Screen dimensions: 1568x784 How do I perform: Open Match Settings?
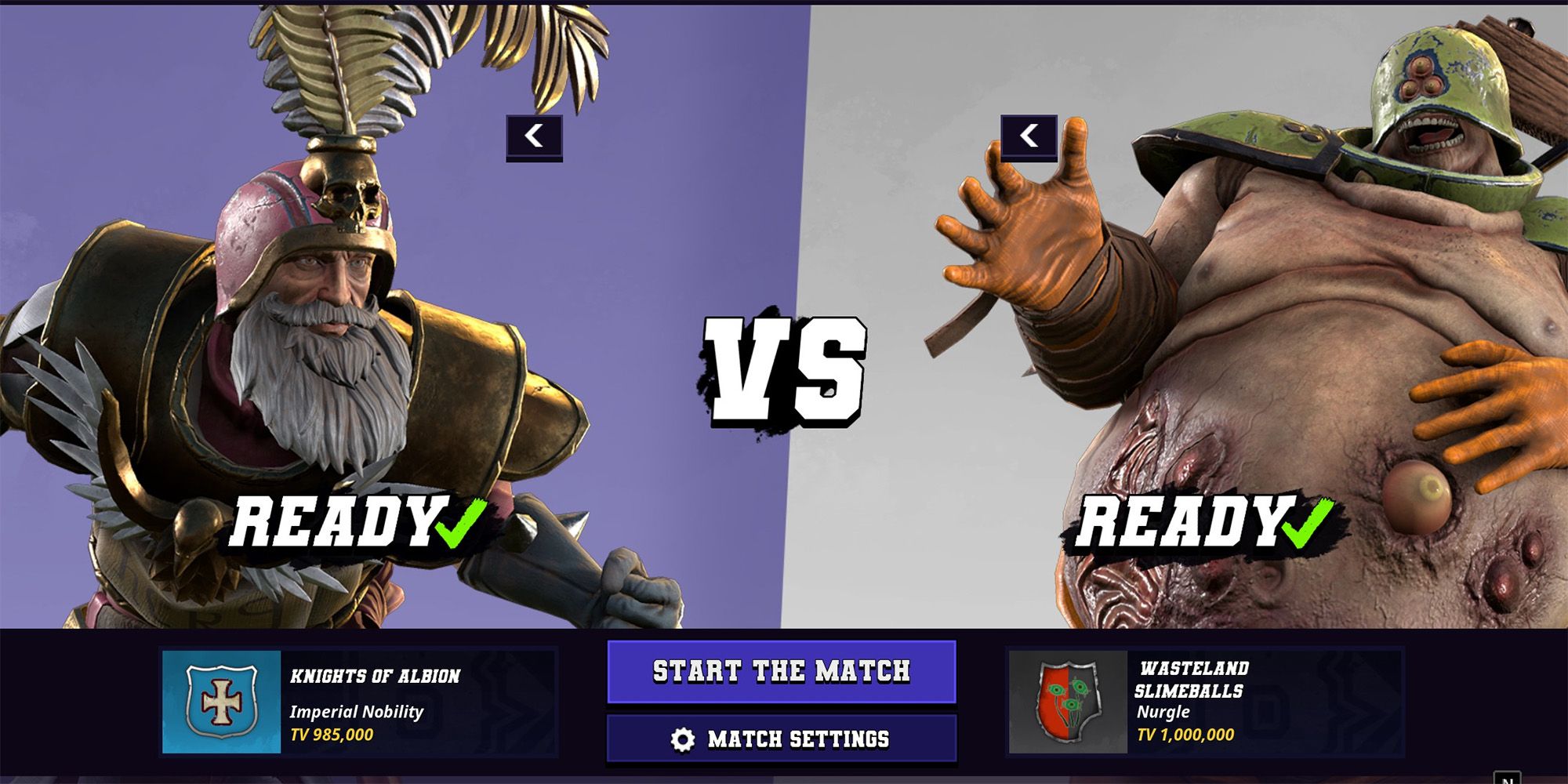click(x=782, y=739)
